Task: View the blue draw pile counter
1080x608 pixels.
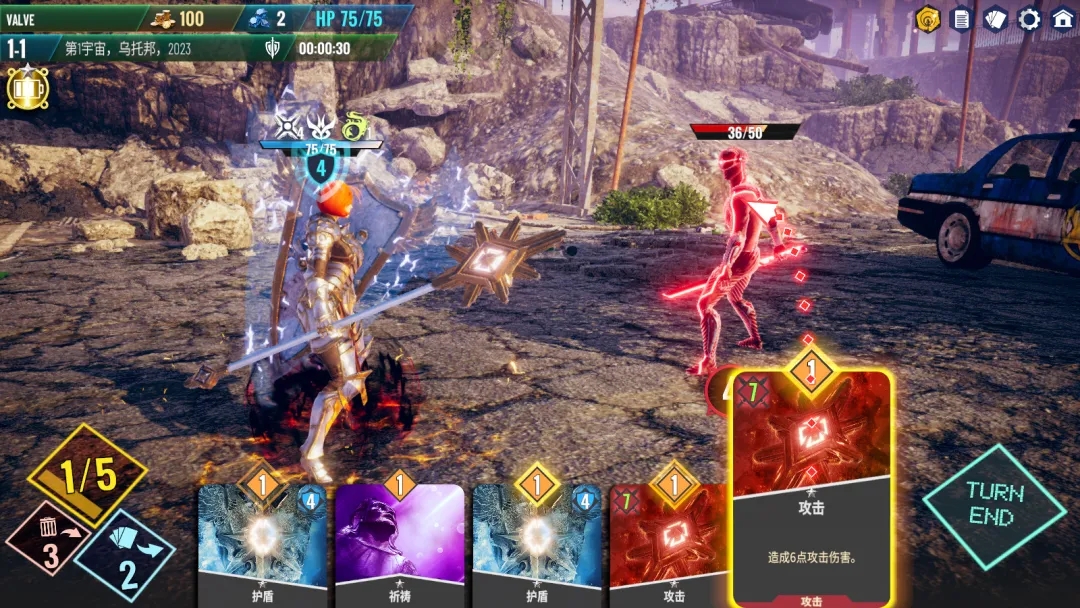Action: point(126,556)
